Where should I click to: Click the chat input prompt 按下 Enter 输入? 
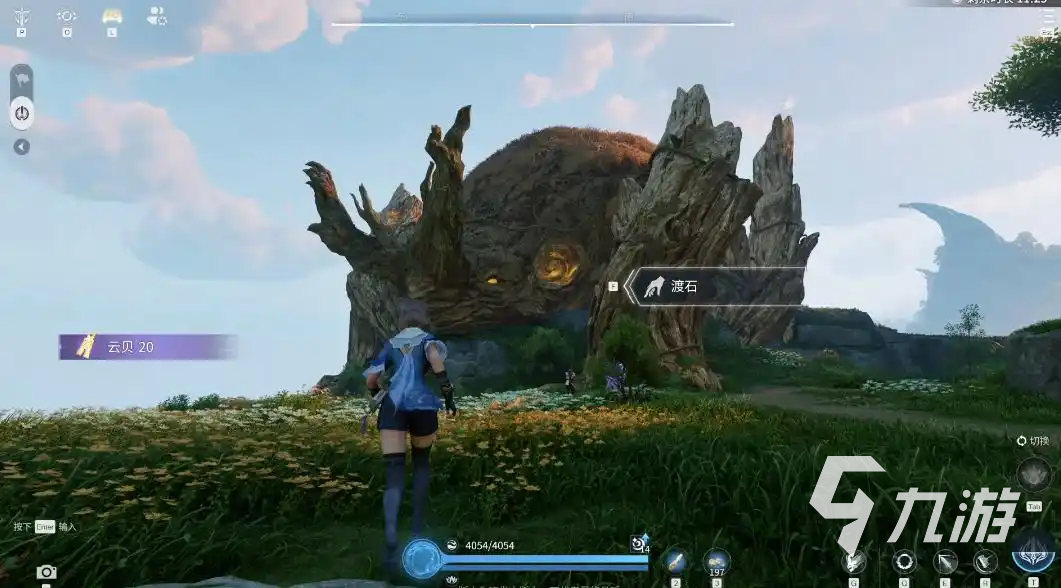[x=44, y=527]
